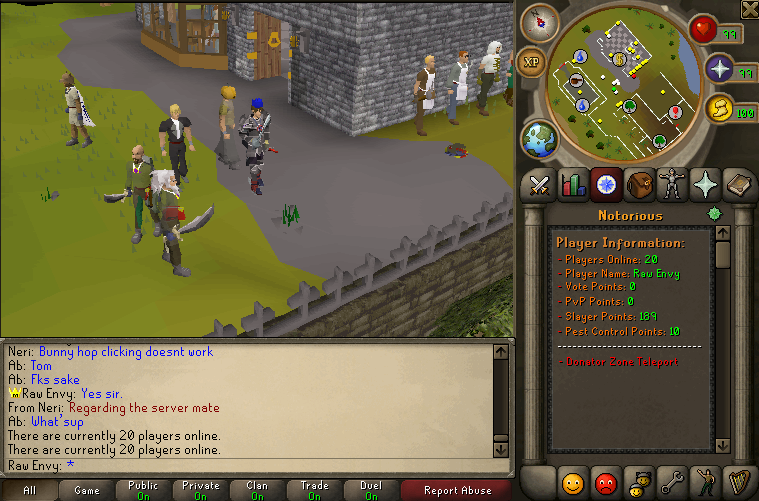The image size is (759, 501).
Task: Click the bank dollar icon on minimap
Action: (620, 58)
